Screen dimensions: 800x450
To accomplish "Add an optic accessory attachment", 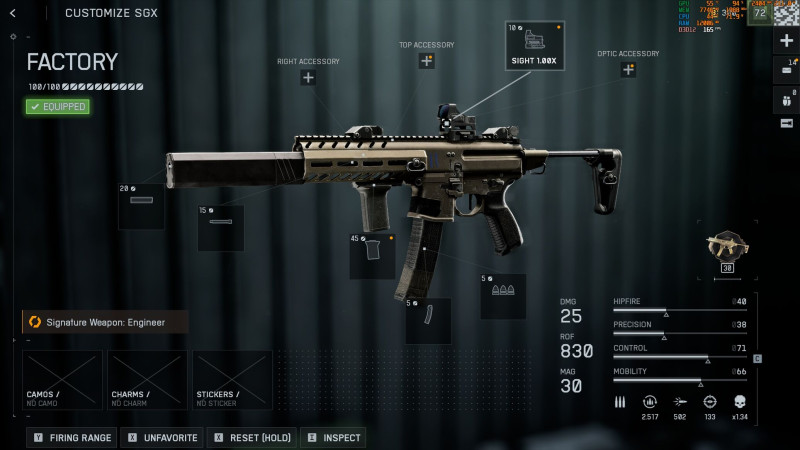I will [x=628, y=70].
